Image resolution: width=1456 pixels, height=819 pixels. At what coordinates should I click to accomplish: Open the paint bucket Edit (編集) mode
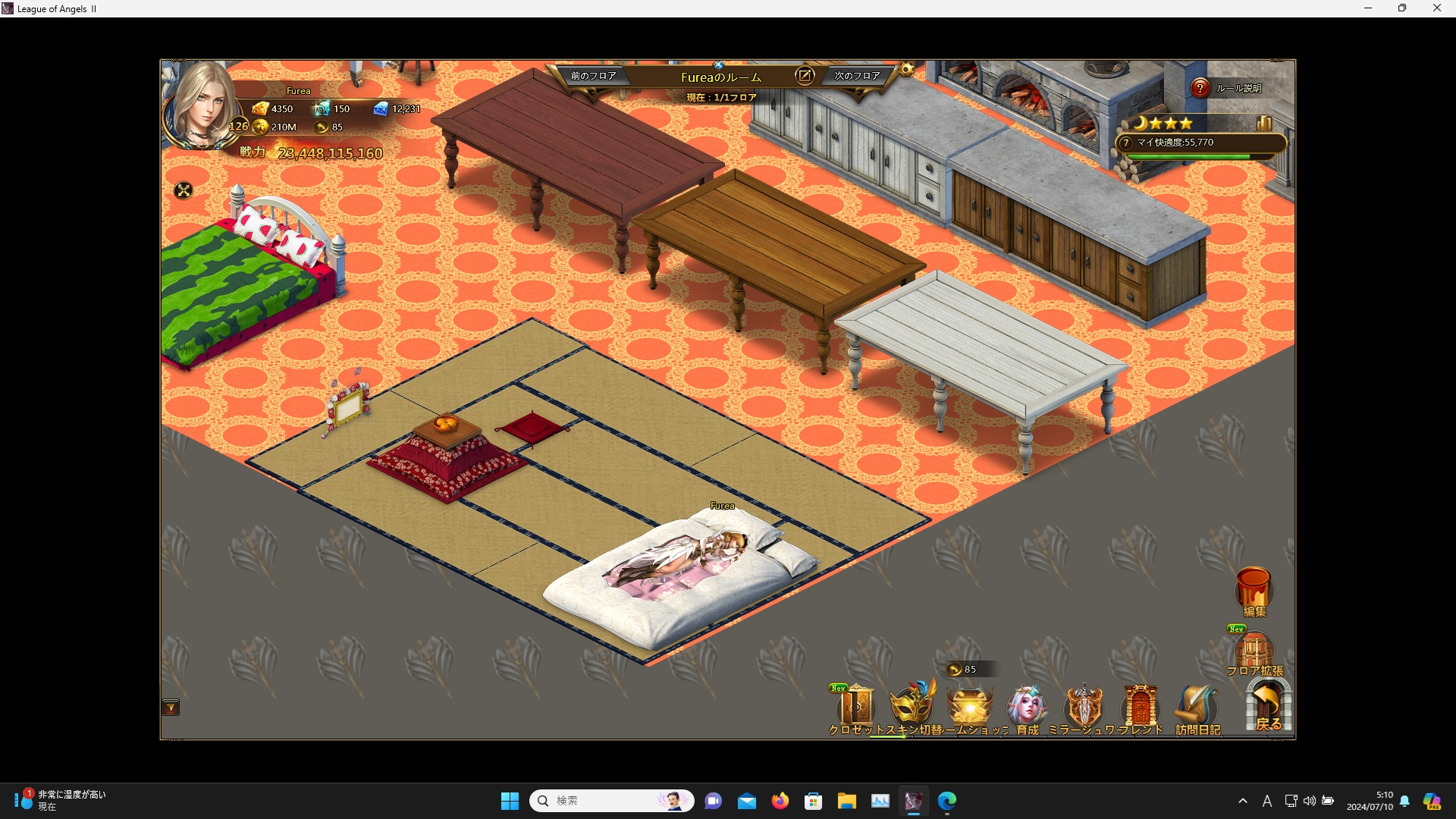coord(1254,590)
